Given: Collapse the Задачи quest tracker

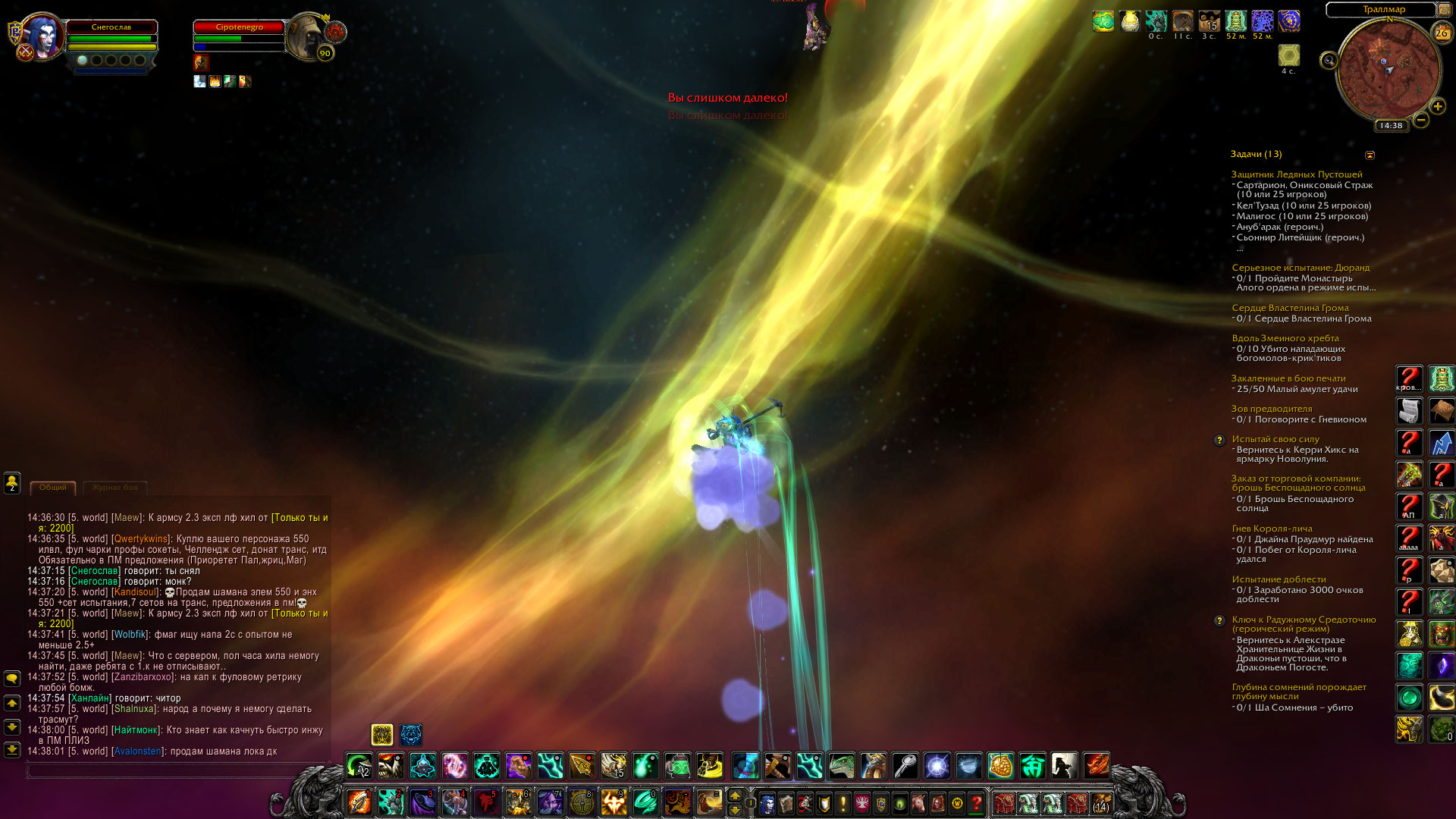Looking at the screenshot, I should [1370, 155].
